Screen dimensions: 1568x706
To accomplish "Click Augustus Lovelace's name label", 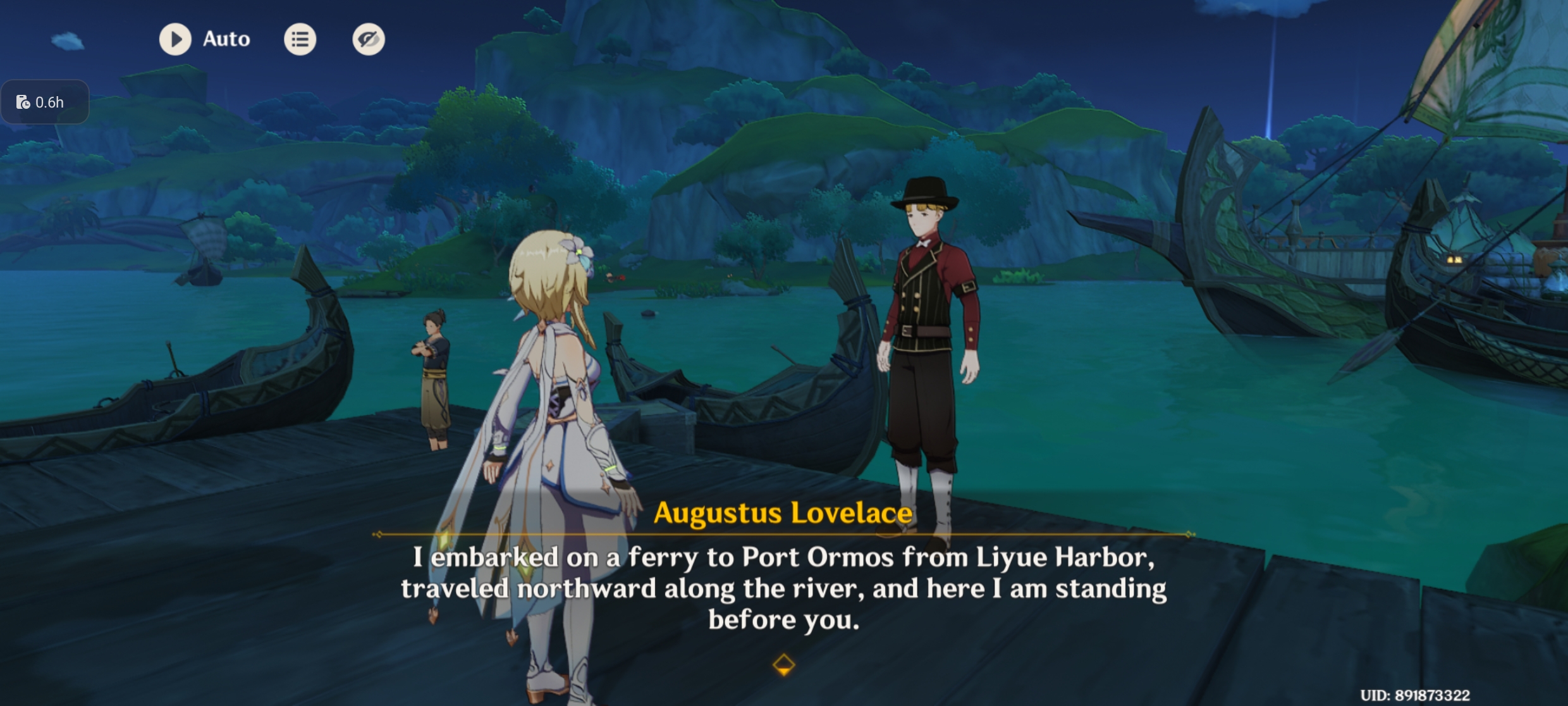I will (784, 512).
